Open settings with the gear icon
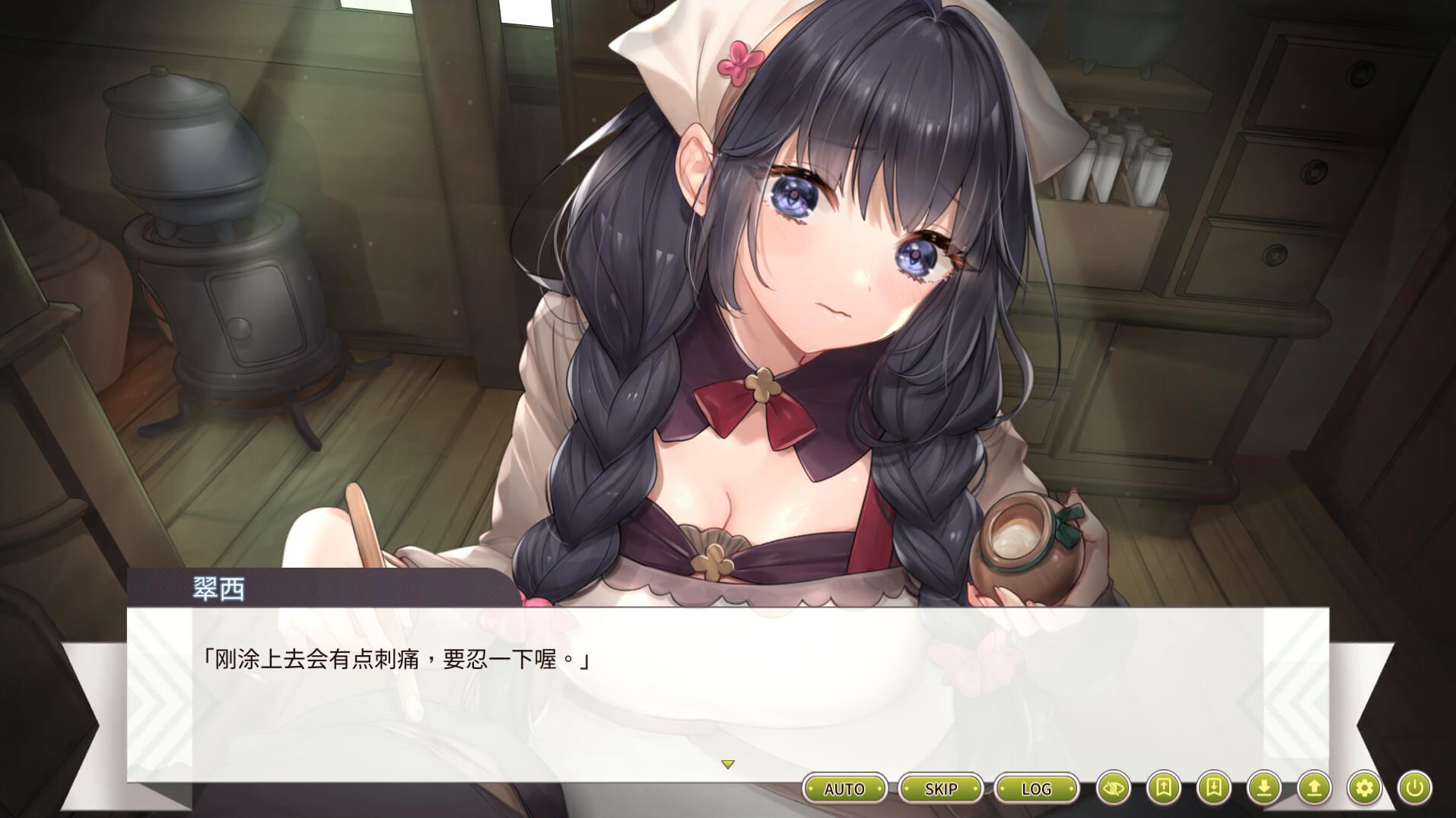This screenshot has width=1456, height=818. point(1364,788)
